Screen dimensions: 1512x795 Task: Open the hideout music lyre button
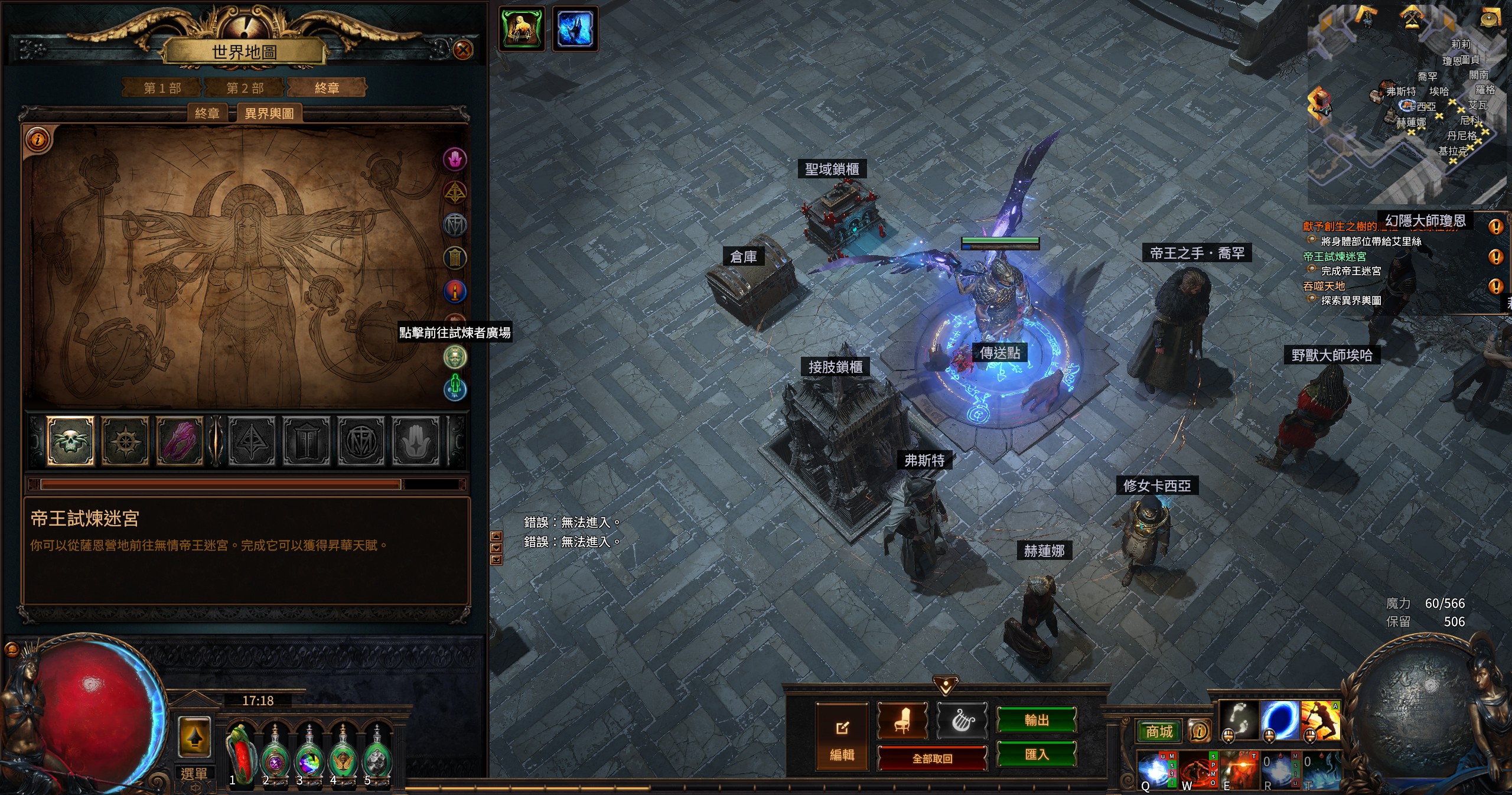point(962,721)
